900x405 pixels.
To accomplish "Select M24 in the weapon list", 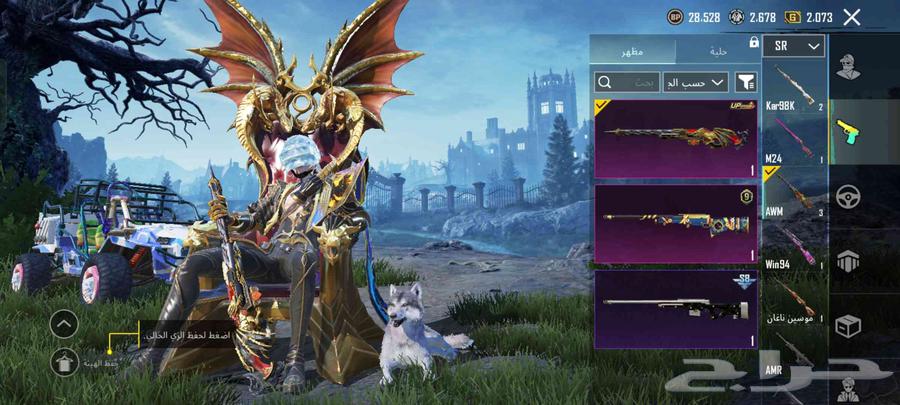I will coord(794,141).
